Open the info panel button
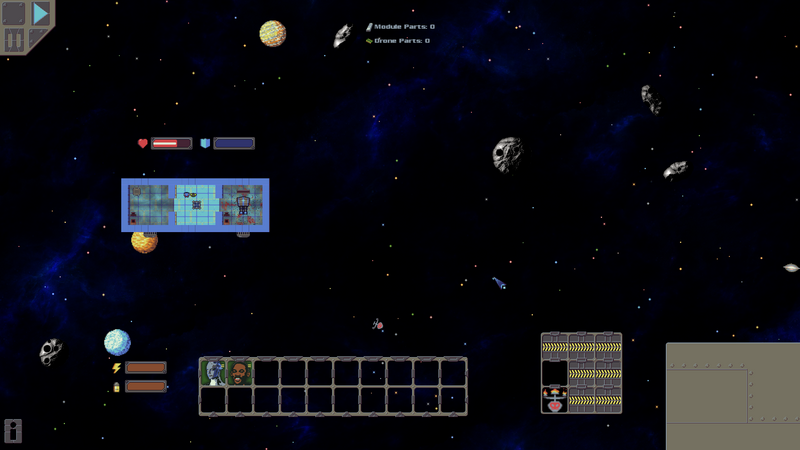The width and height of the screenshot is (800, 450). tap(13, 431)
